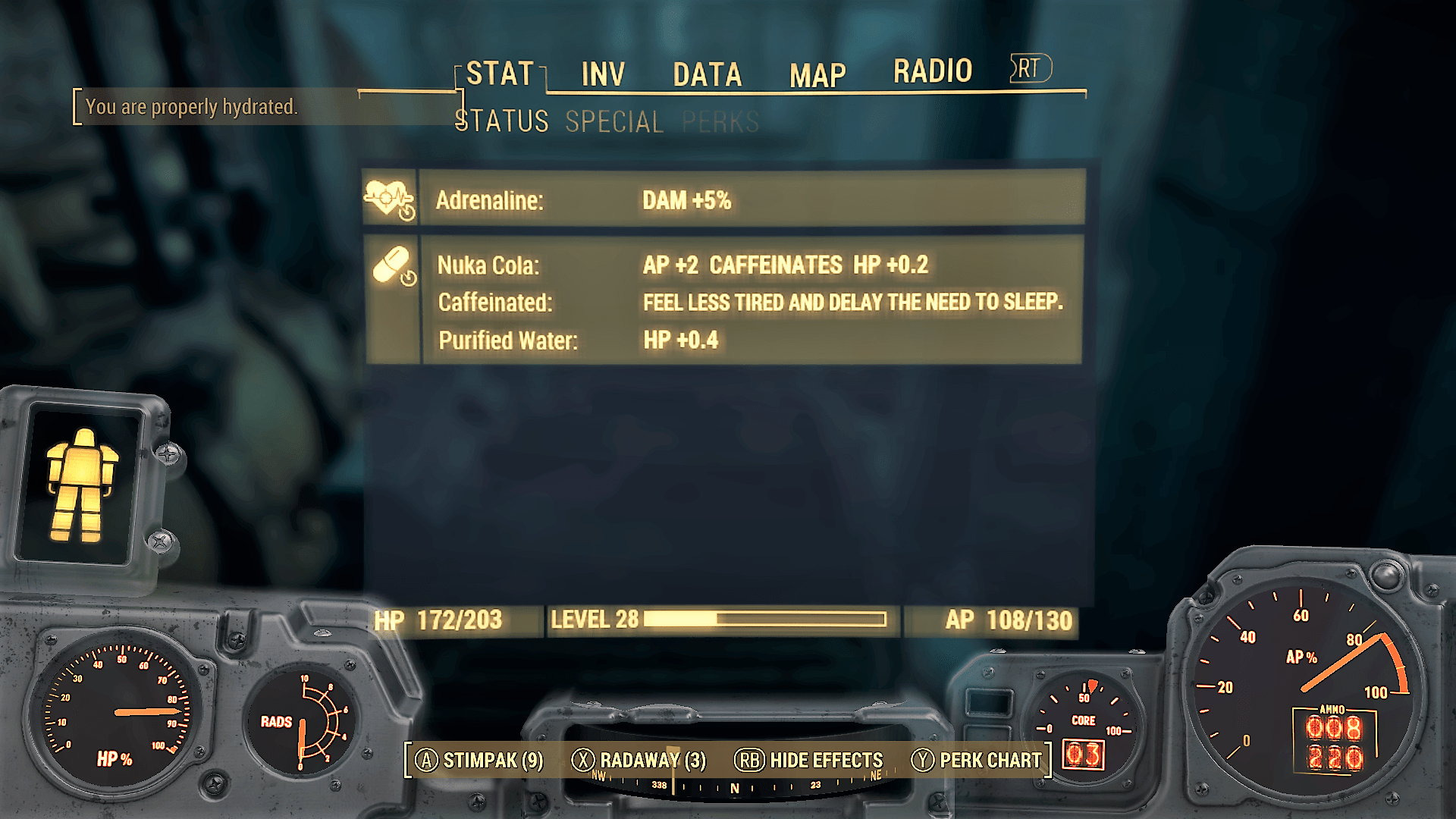Open the Perk Chart
The width and height of the screenshot is (1456, 819).
(x=977, y=760)
